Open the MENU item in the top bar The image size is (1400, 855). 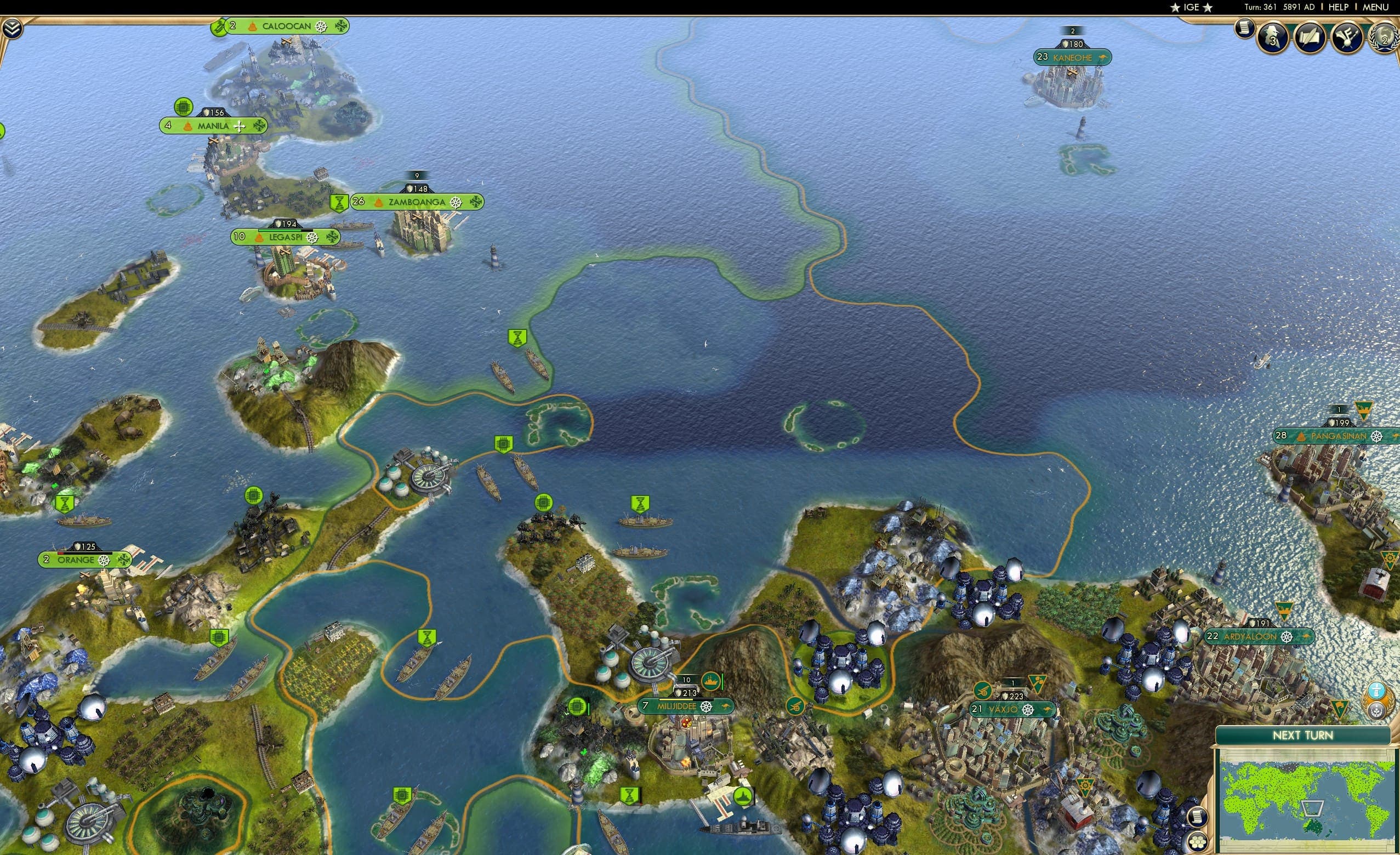[x=1375, y=7]
